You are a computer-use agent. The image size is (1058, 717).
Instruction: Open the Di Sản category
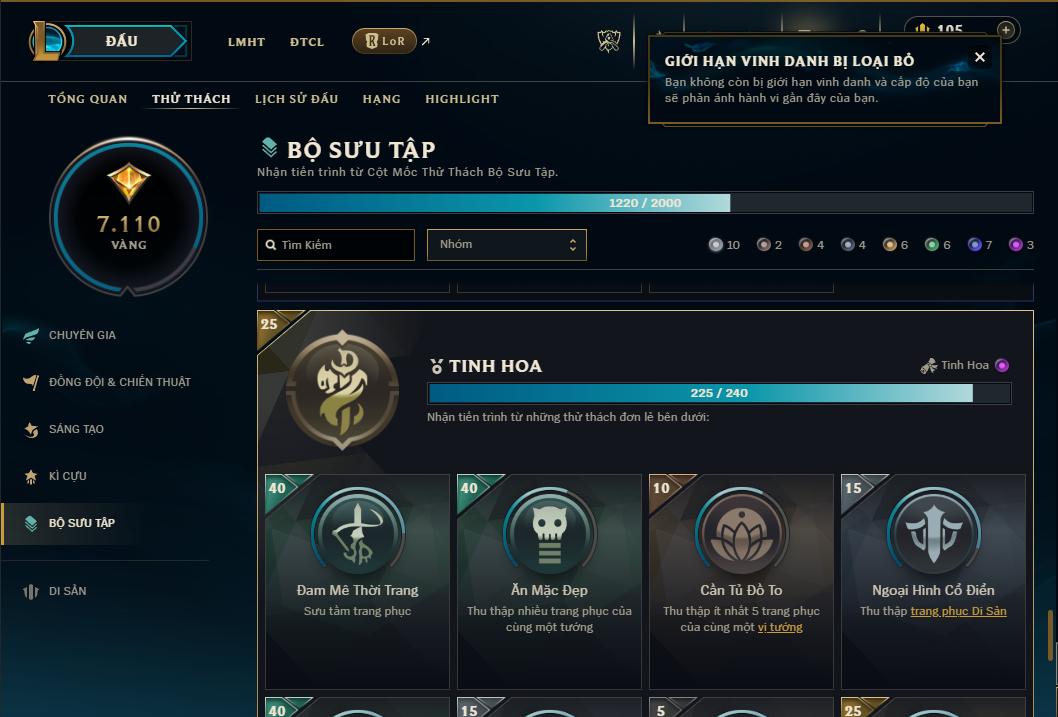point(67,591)
